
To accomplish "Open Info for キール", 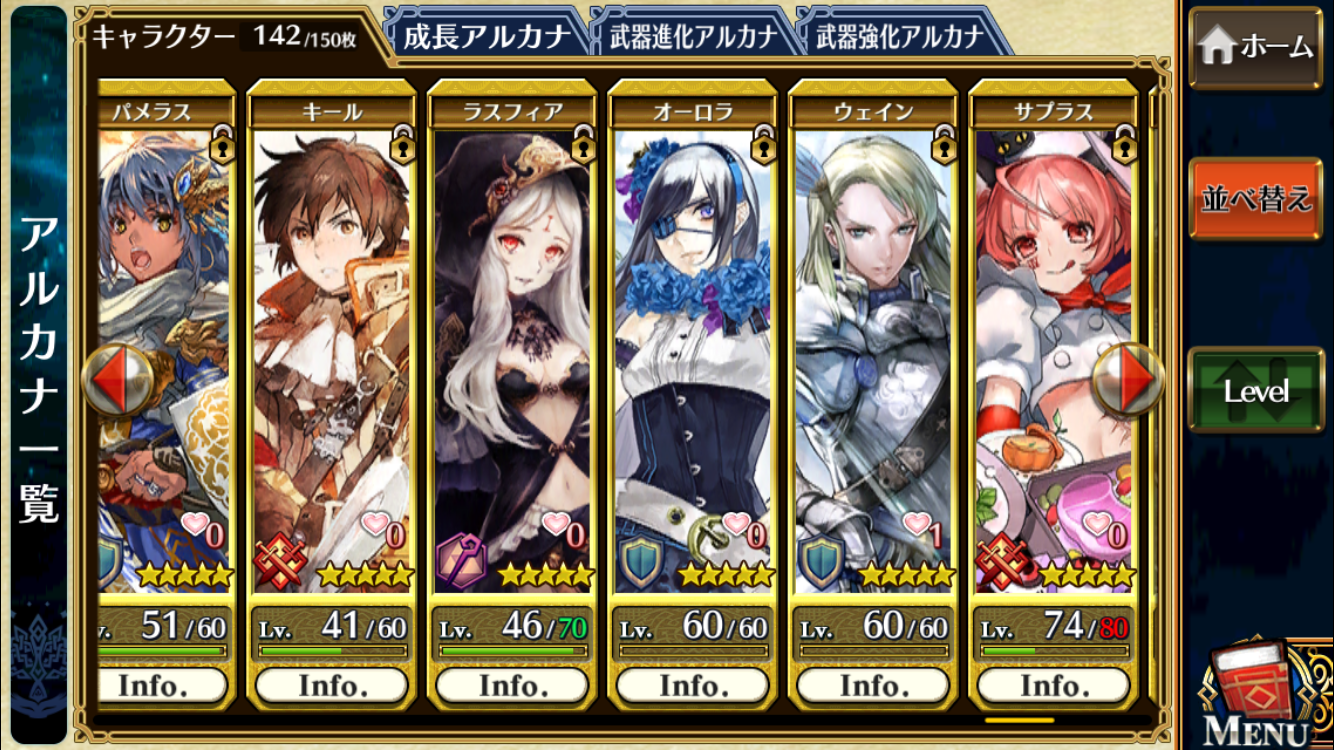I will [x=331, y=686].
